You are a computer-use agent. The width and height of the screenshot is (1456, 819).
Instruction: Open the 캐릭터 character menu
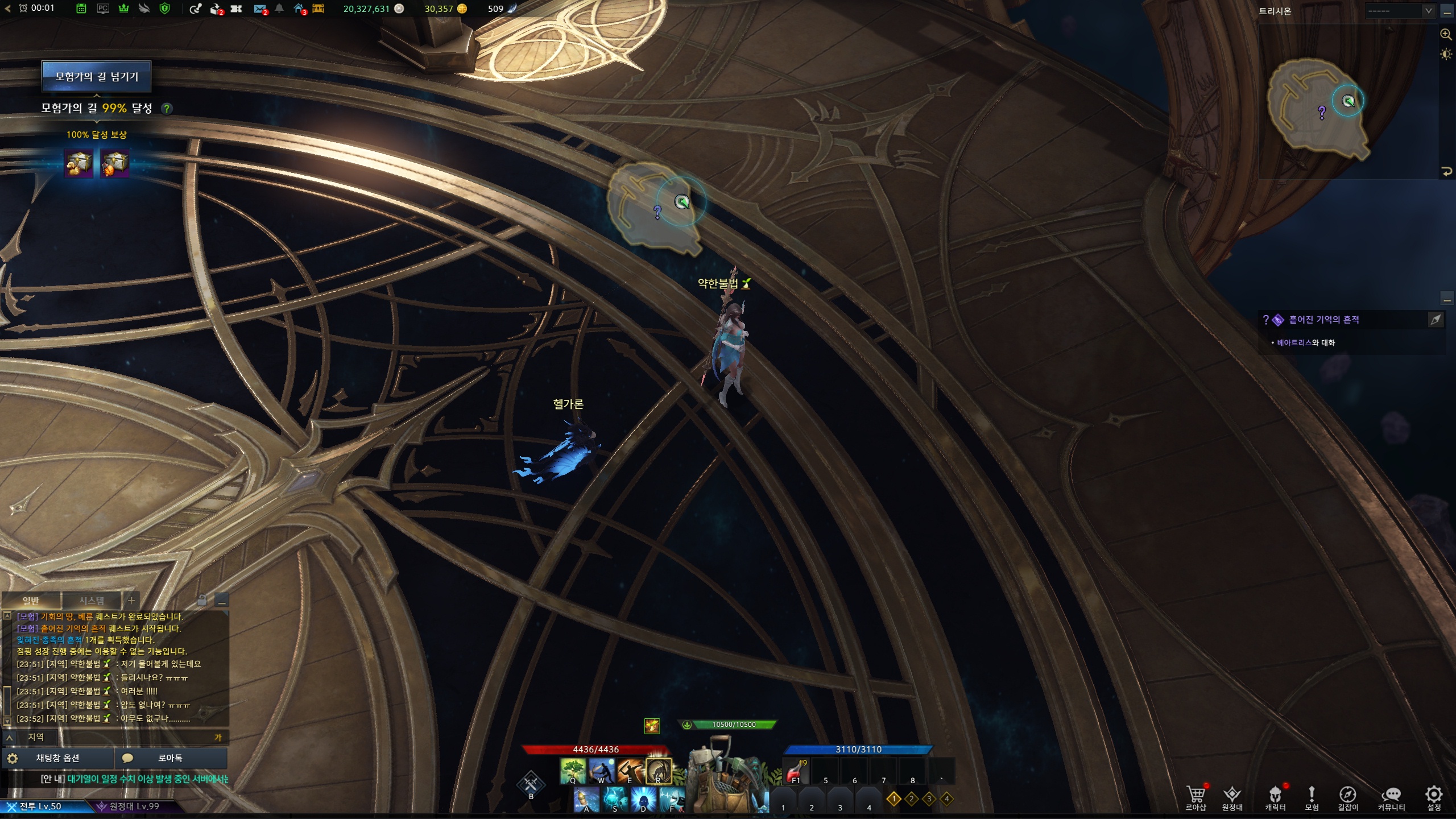(x=1275, y=796)
